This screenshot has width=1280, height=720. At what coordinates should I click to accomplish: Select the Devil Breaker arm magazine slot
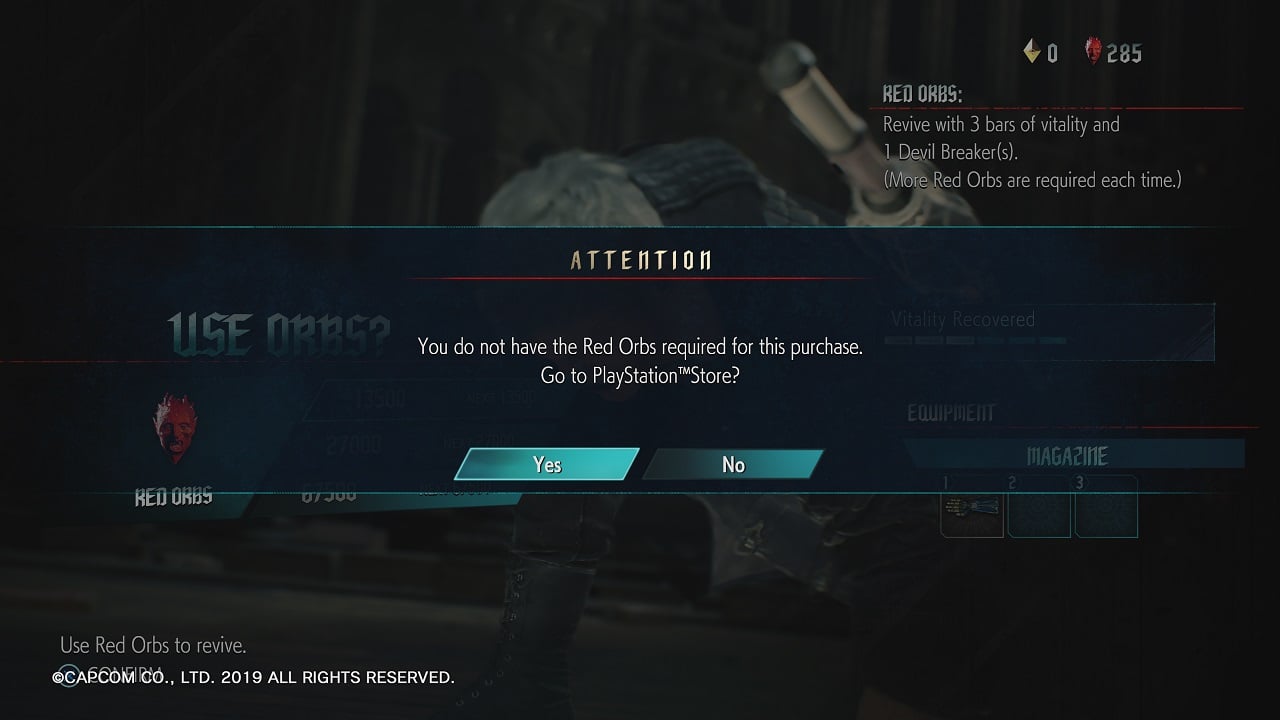[972, 507]
